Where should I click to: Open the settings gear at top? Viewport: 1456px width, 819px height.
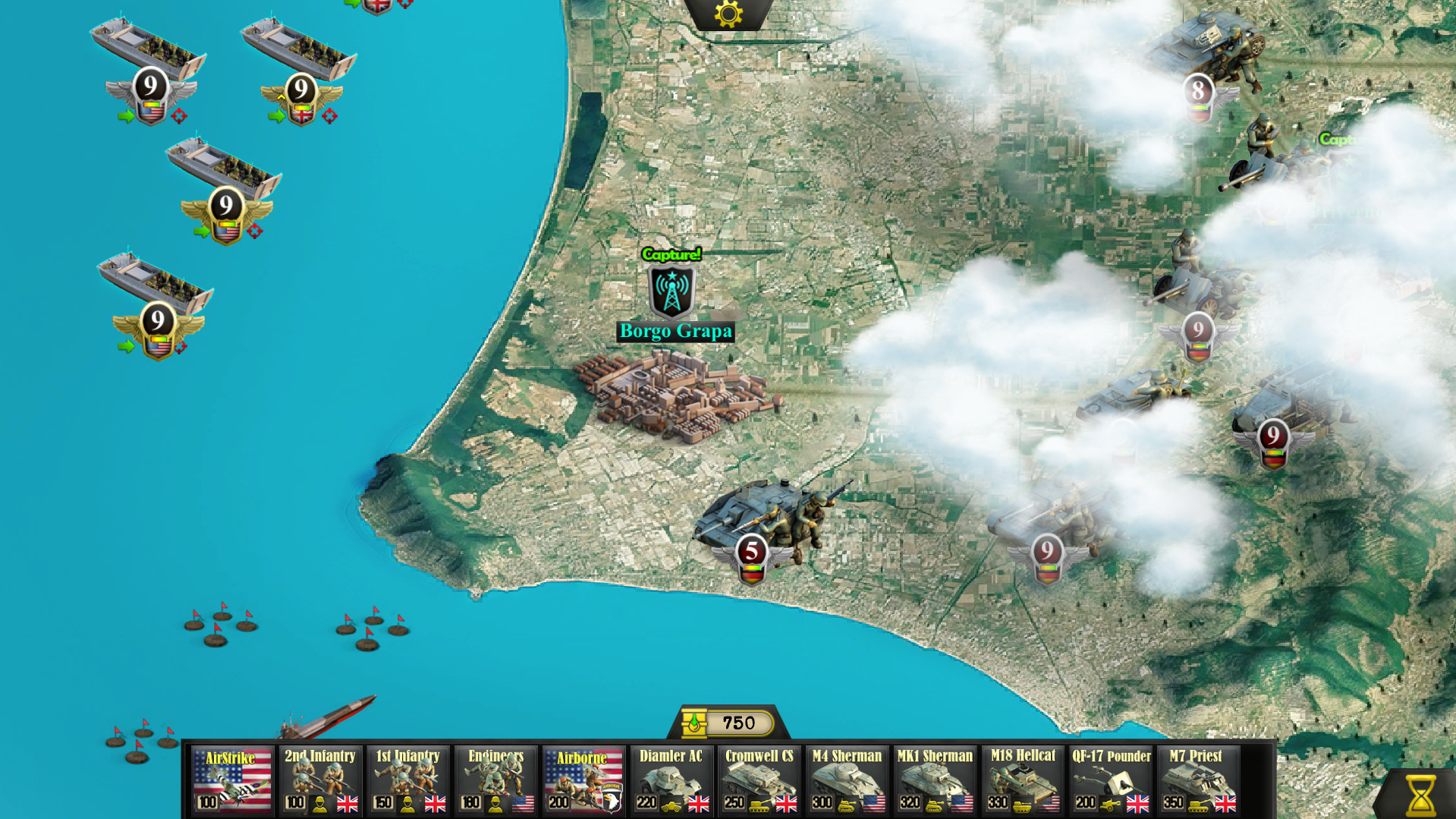[728, 13]
